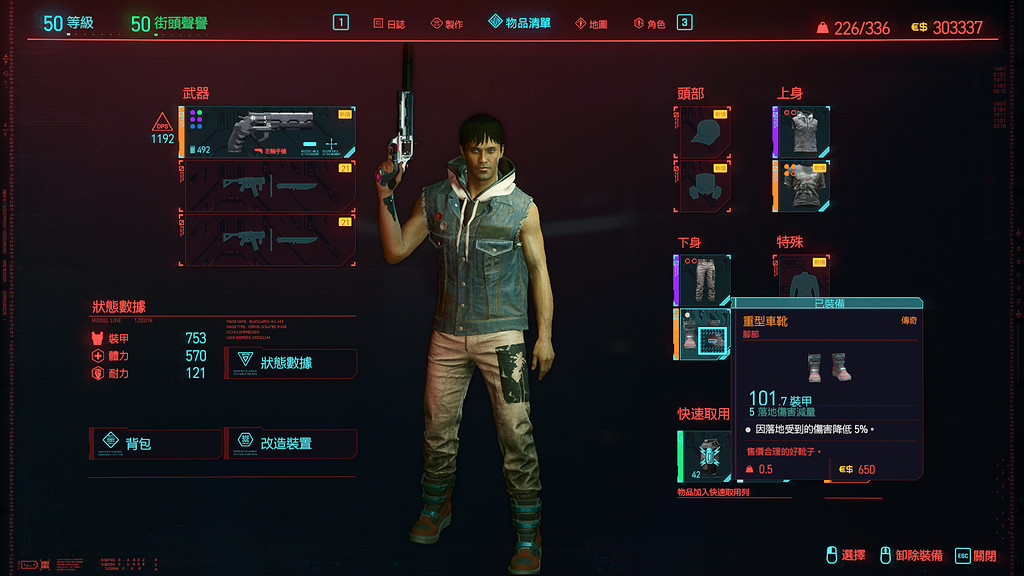
Task: Select the 物品清單 inventory tab
Action: coord(519,22)
